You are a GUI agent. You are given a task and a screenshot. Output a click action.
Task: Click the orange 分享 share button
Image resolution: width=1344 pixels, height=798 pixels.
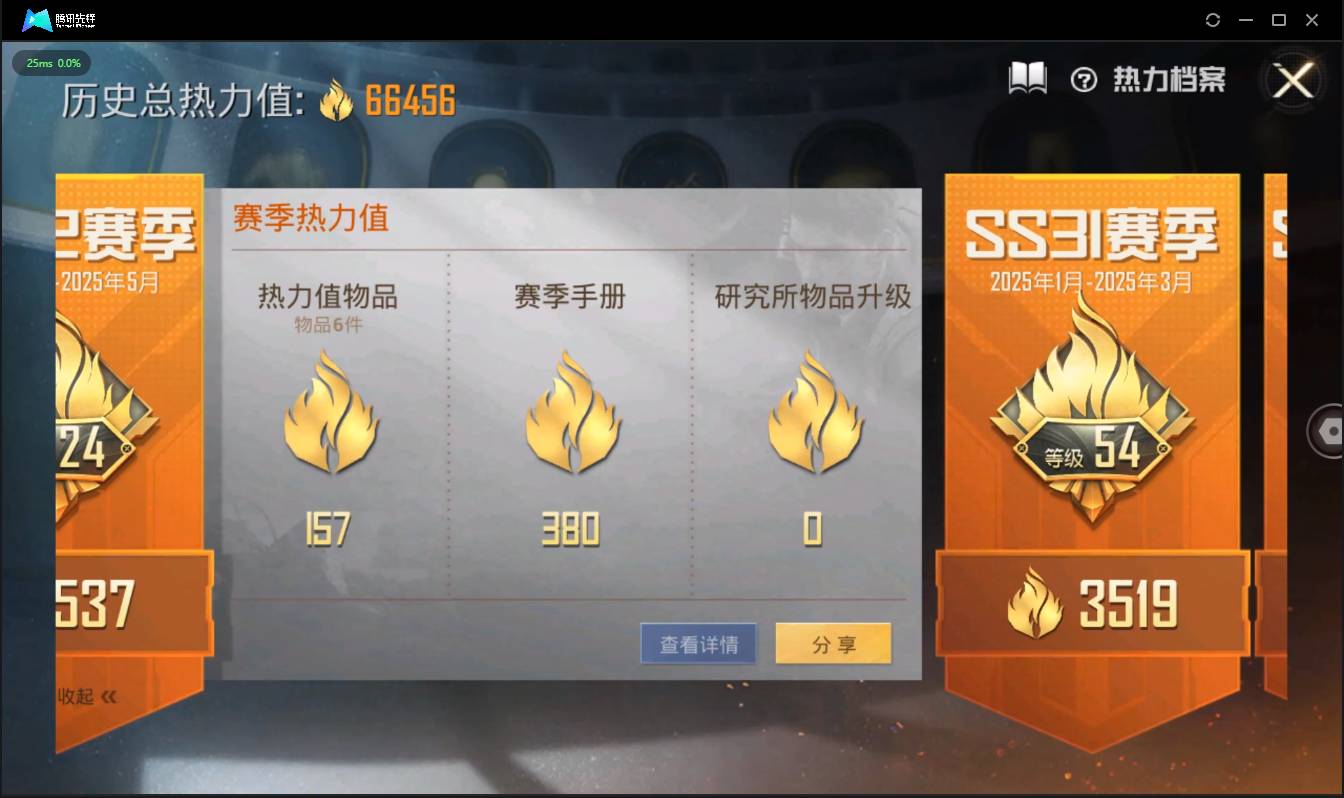[833, 643]
